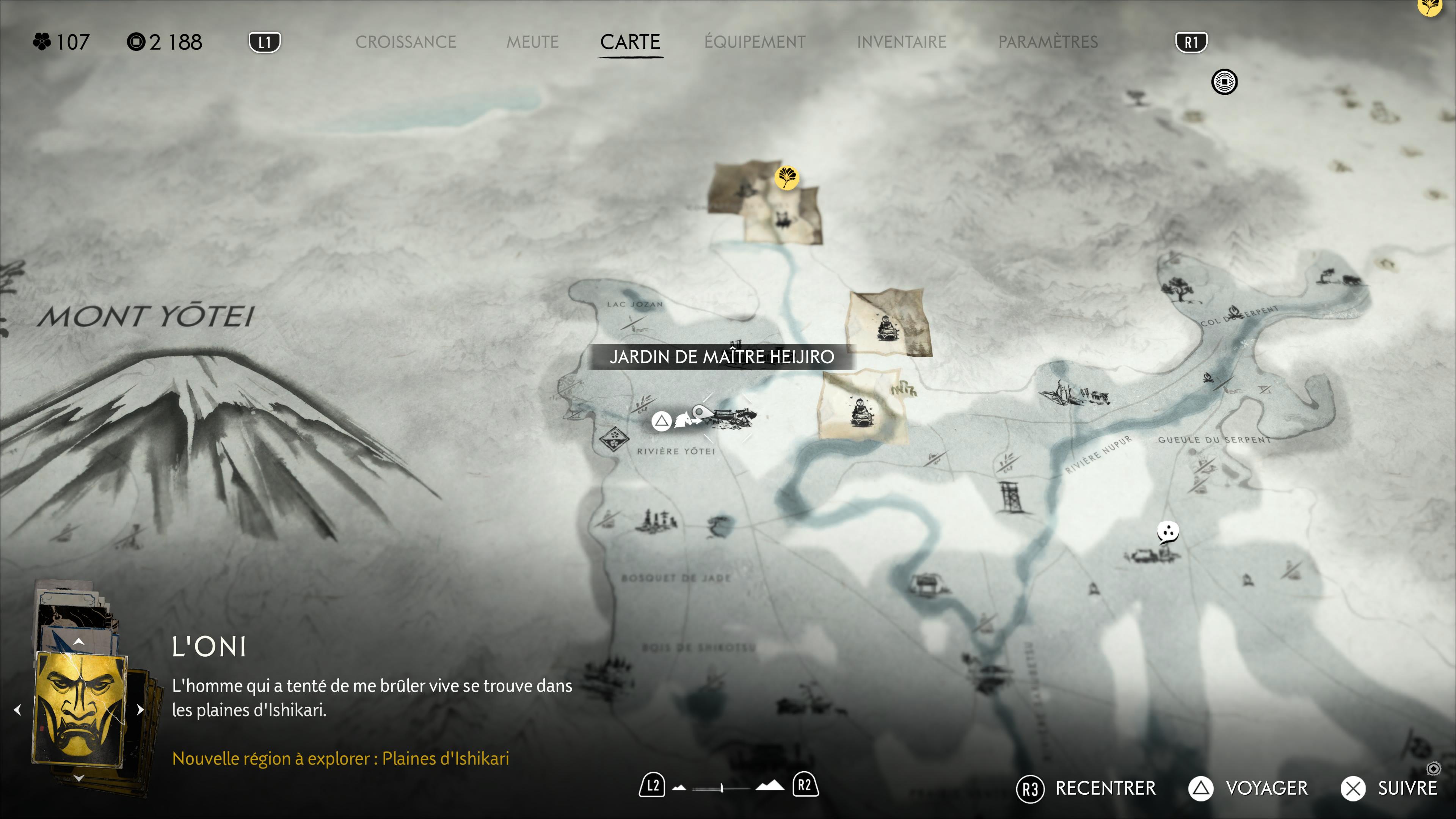Select the golden ginkgo leaf map marker

pos(786,177)
